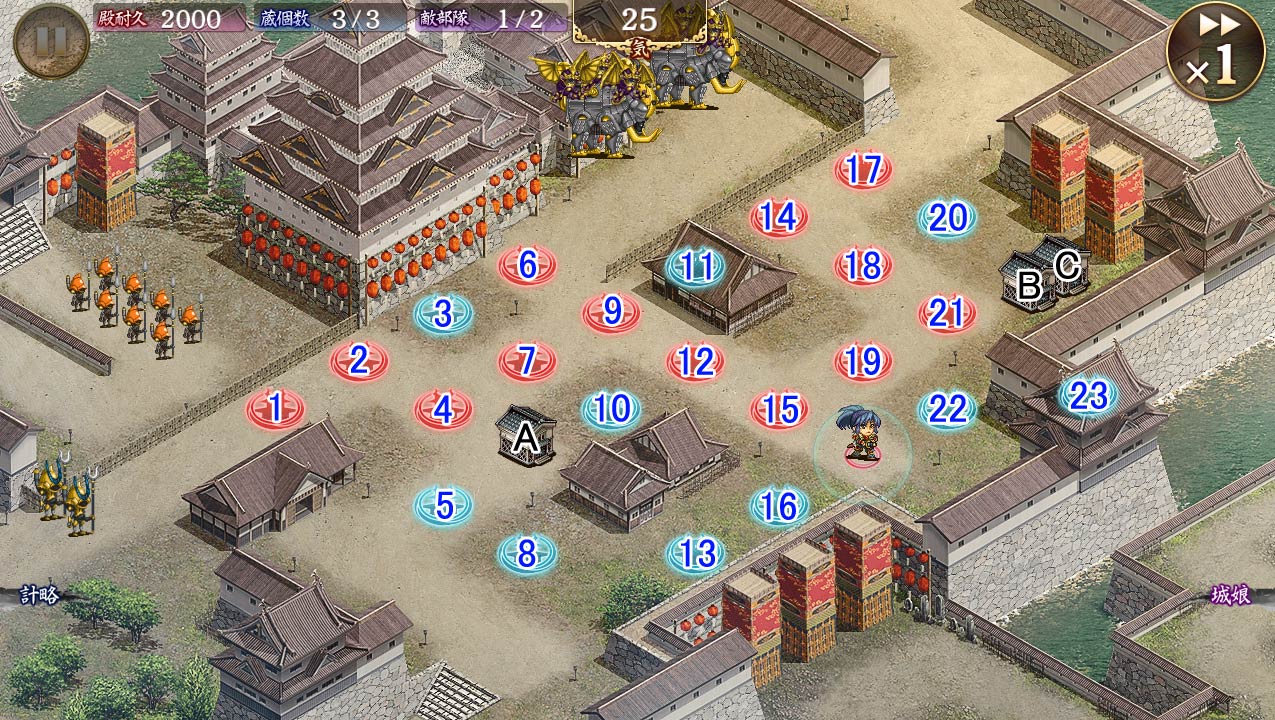Choose red placement tile 14
Screen dimensions: 1275x720
tap(779, 217)
